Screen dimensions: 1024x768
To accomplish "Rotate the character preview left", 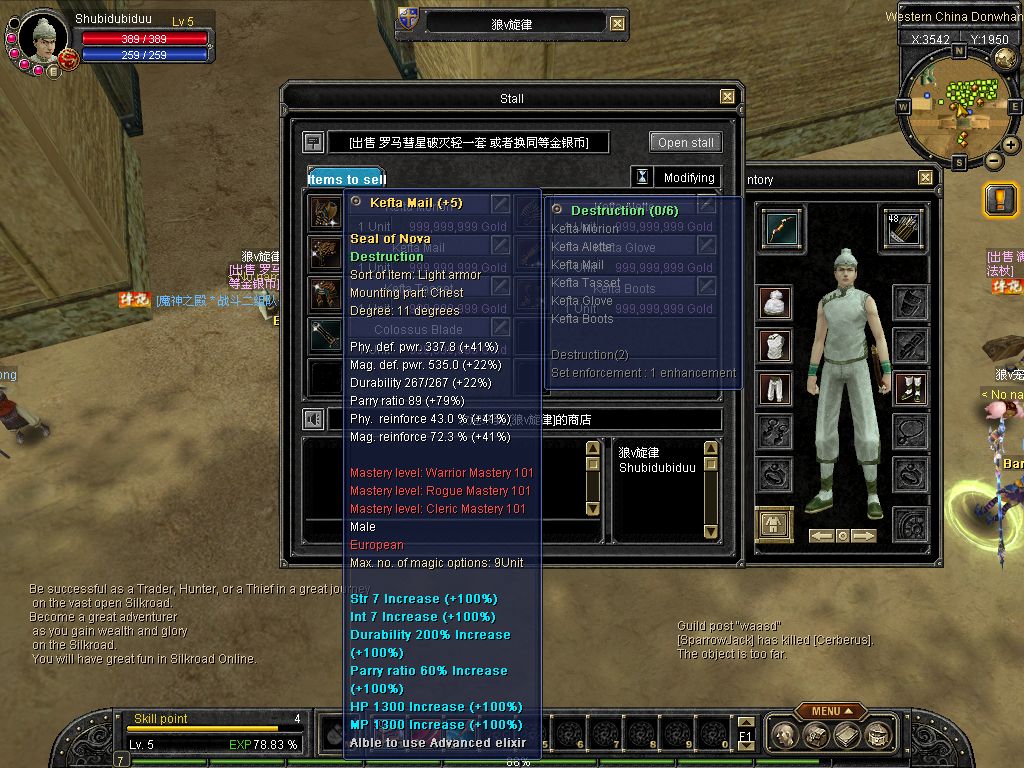I will coord(821,536).
